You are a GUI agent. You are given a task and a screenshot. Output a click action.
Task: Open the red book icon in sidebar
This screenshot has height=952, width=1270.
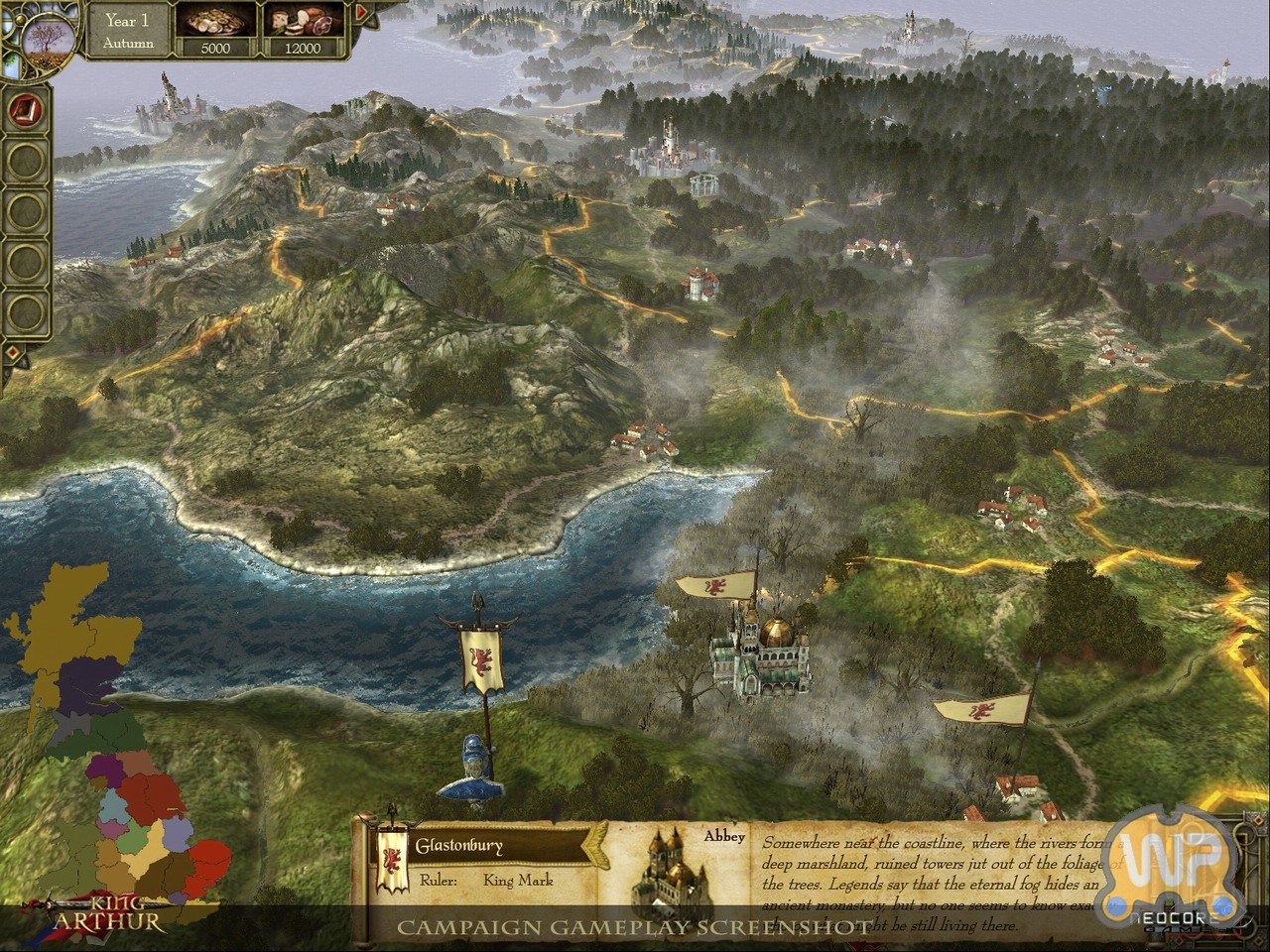pos(23,110)
